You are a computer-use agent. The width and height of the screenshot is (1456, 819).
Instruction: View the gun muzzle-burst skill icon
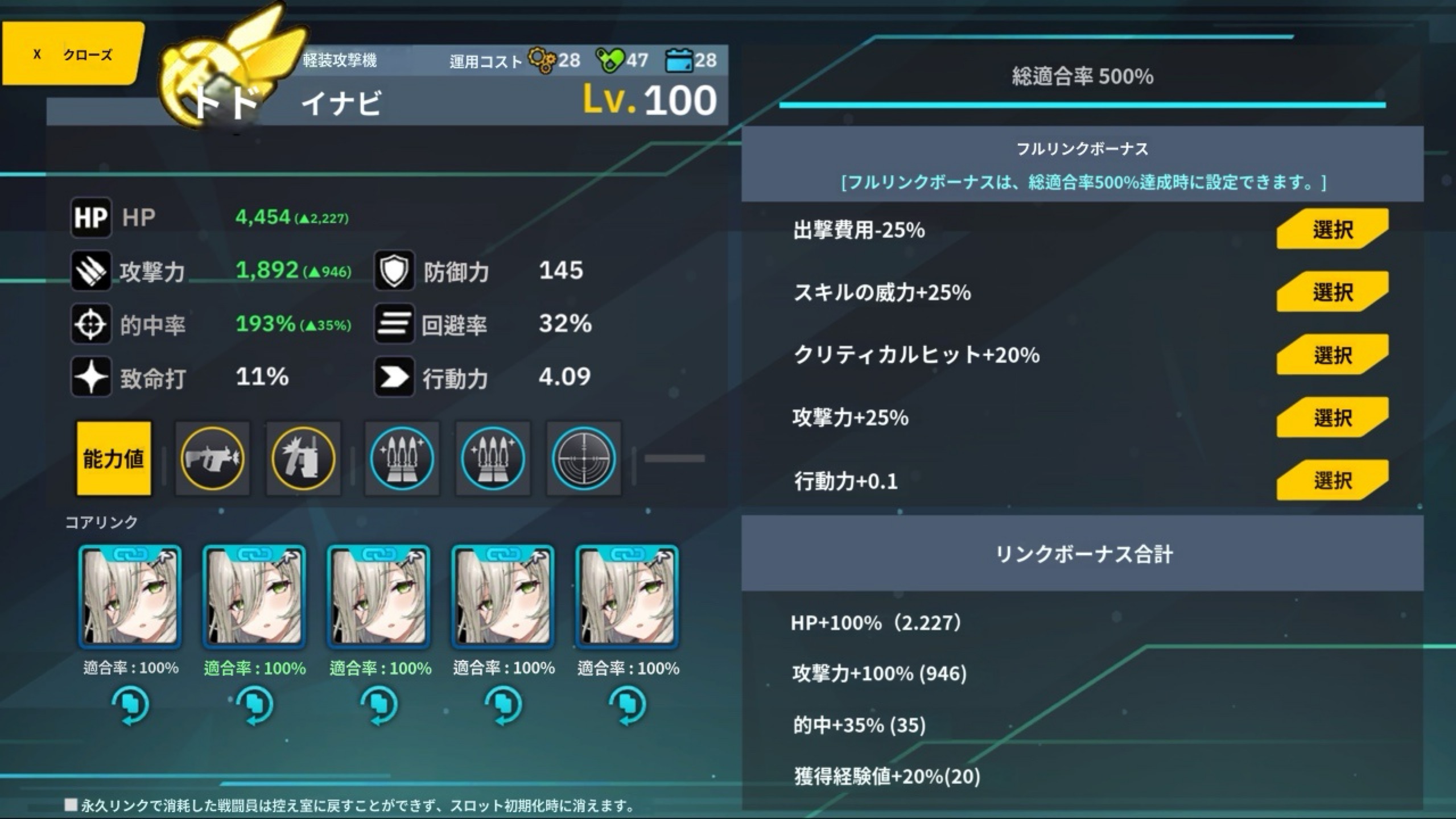click(303, 458)
